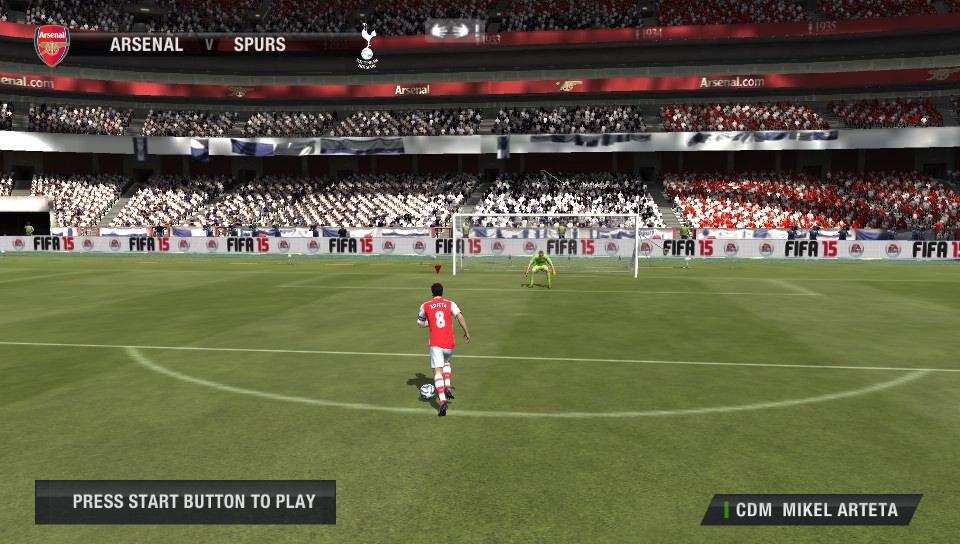This screenshot has width=960, height=544.
Task: Choose the CDM Mikel Arteta player label
Action: [x=812, y=510]
